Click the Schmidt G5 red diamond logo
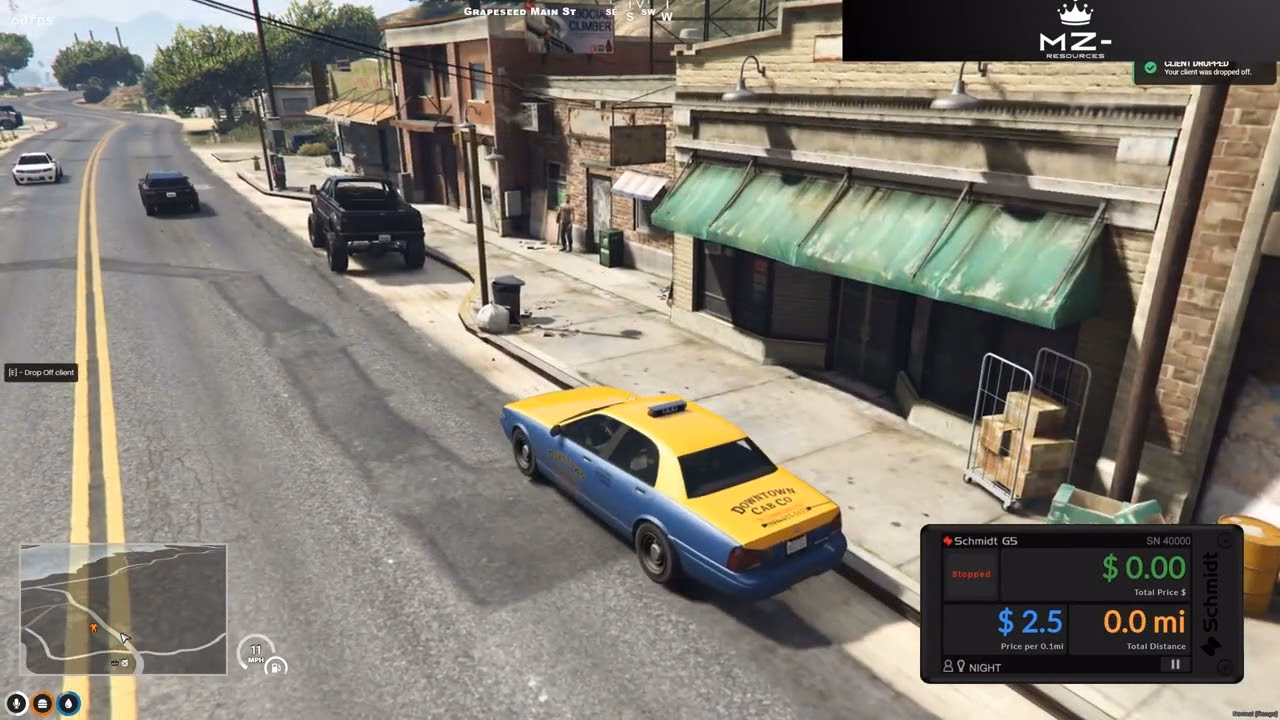The width and height of the screenshot is (1280, 720). point(947,540)
